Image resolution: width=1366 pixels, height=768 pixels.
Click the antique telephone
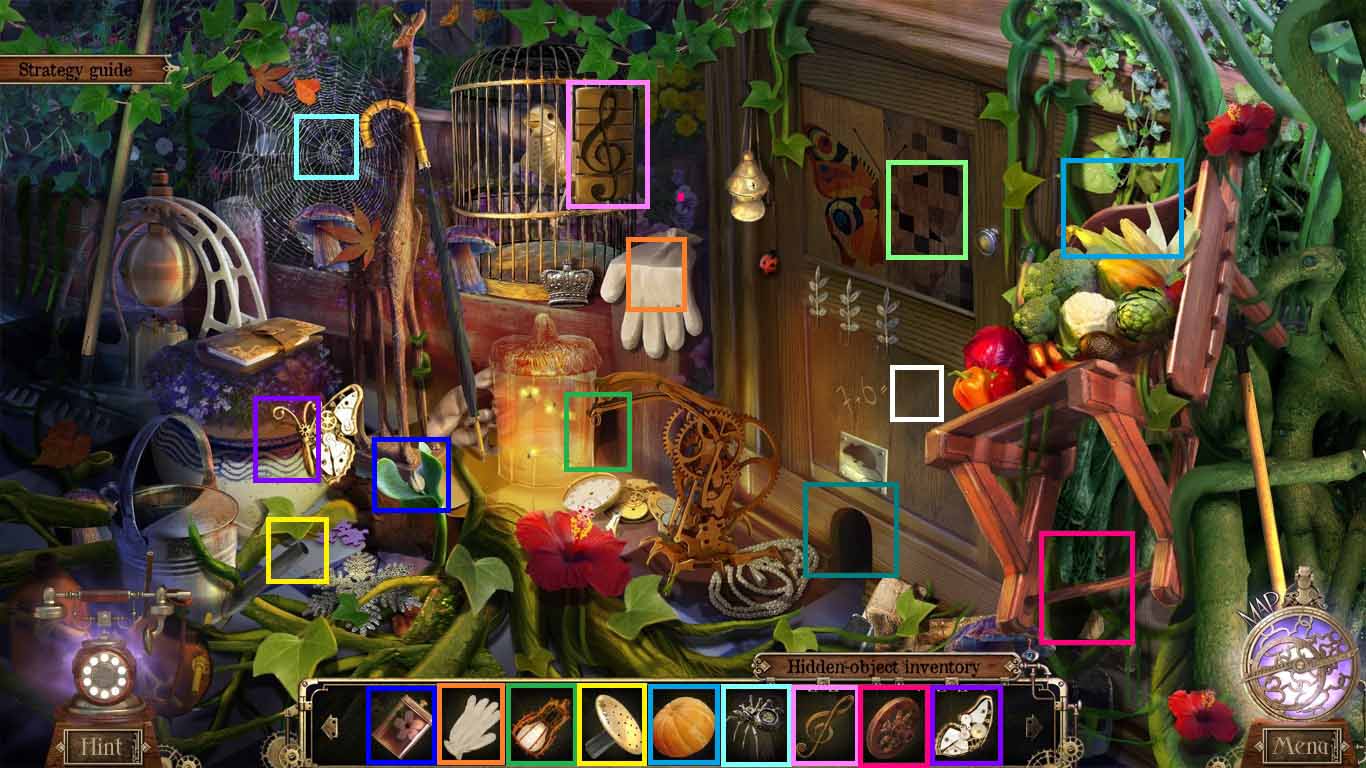click(100, 660)
